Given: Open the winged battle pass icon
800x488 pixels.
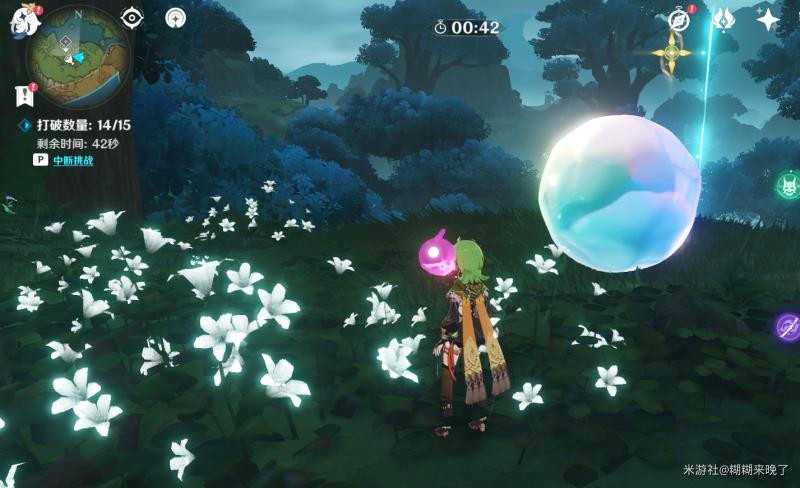Looking at the screenshot, I should click(x=722, y=19).
